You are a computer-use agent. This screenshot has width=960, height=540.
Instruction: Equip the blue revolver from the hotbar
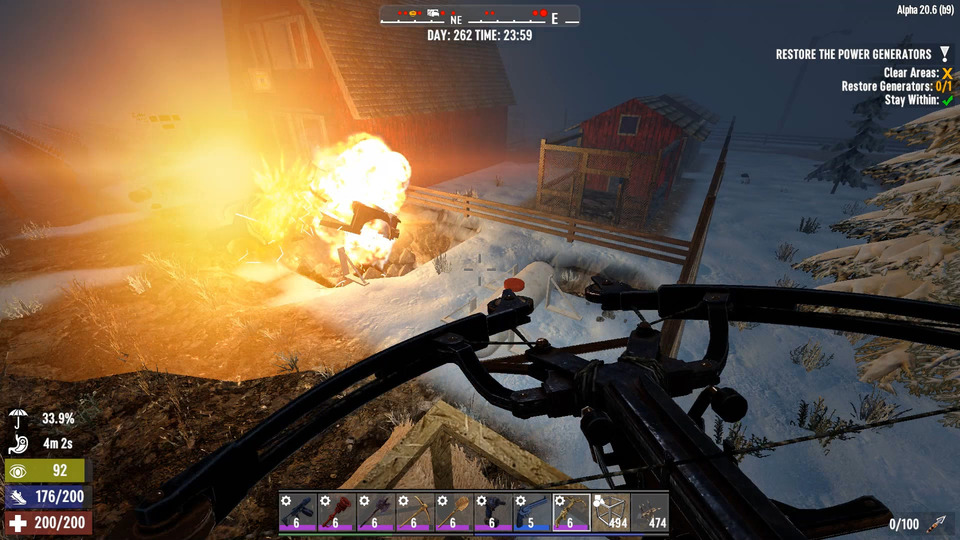pos(532,511)
